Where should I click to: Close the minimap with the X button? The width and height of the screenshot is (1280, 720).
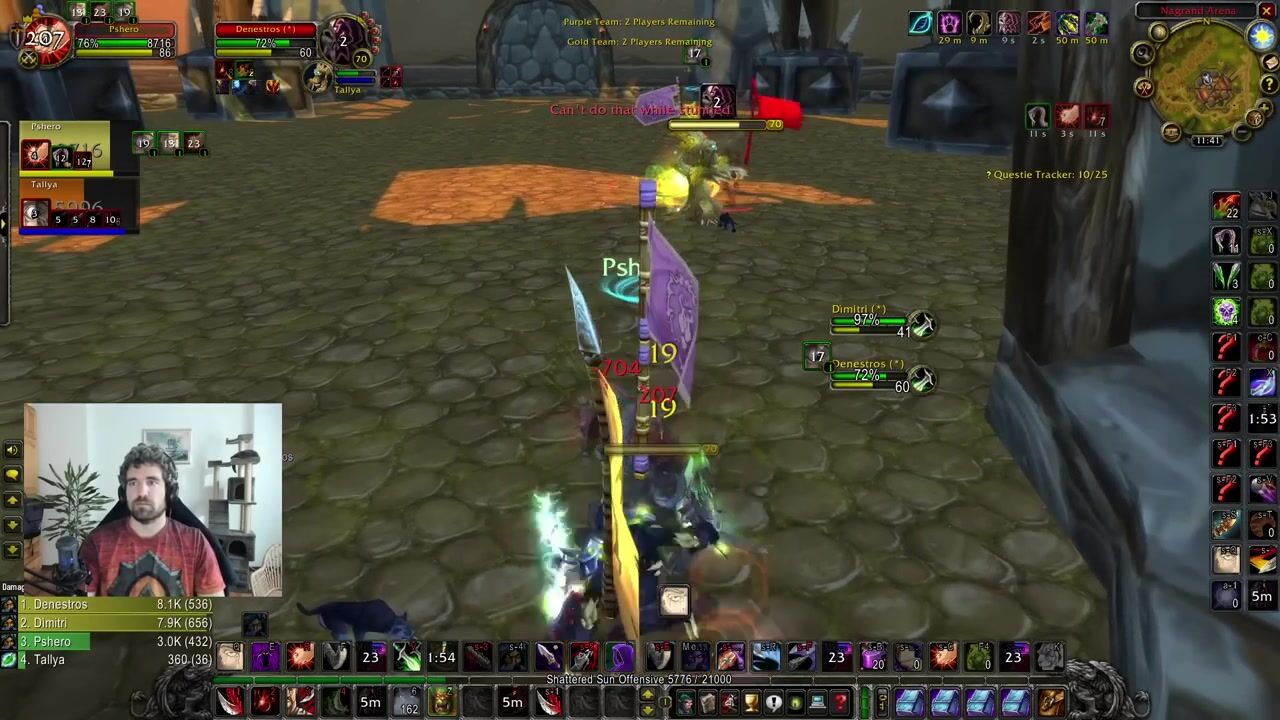[1266, 11]
